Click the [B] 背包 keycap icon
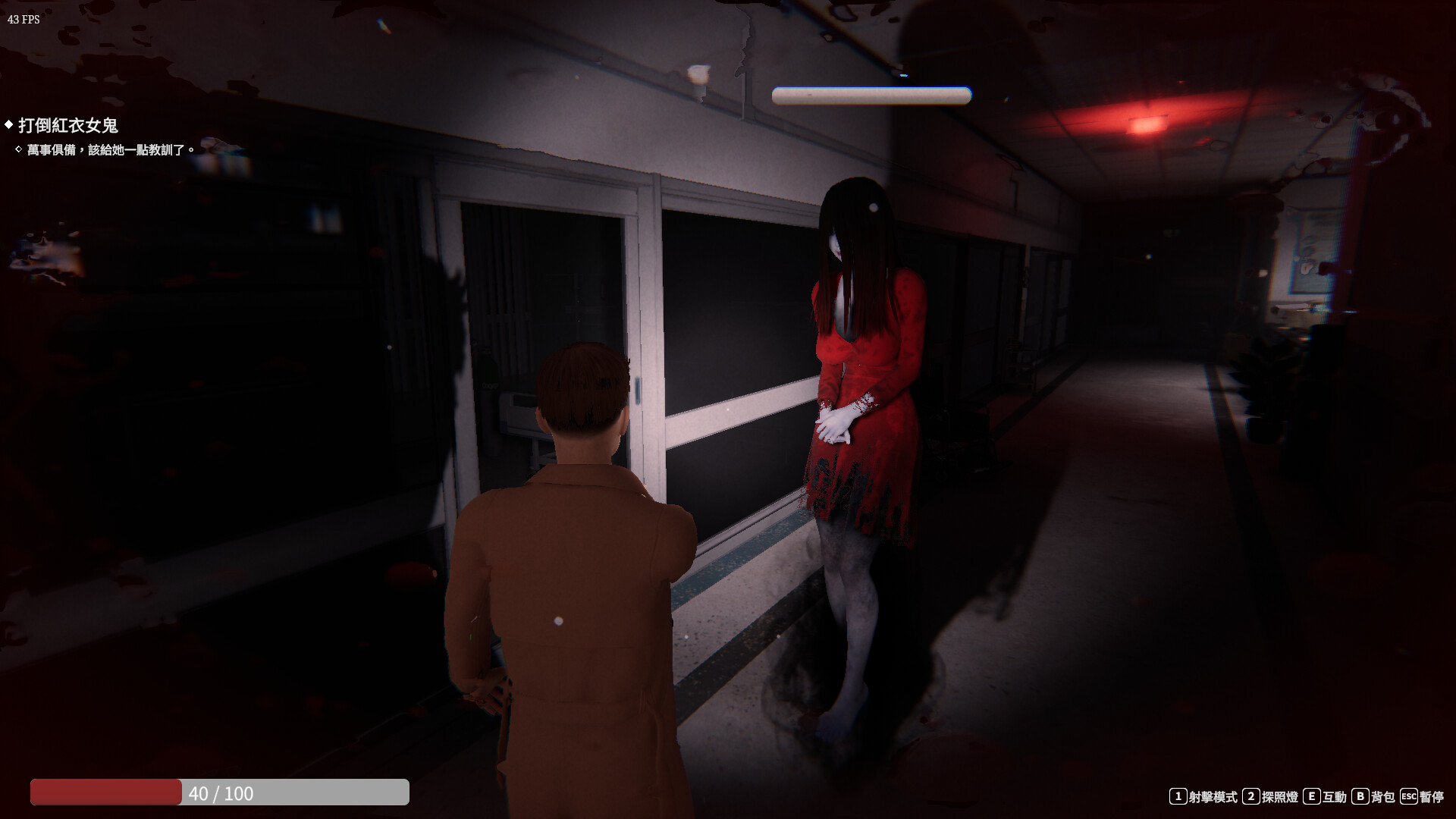 (x=1360, y=796)
